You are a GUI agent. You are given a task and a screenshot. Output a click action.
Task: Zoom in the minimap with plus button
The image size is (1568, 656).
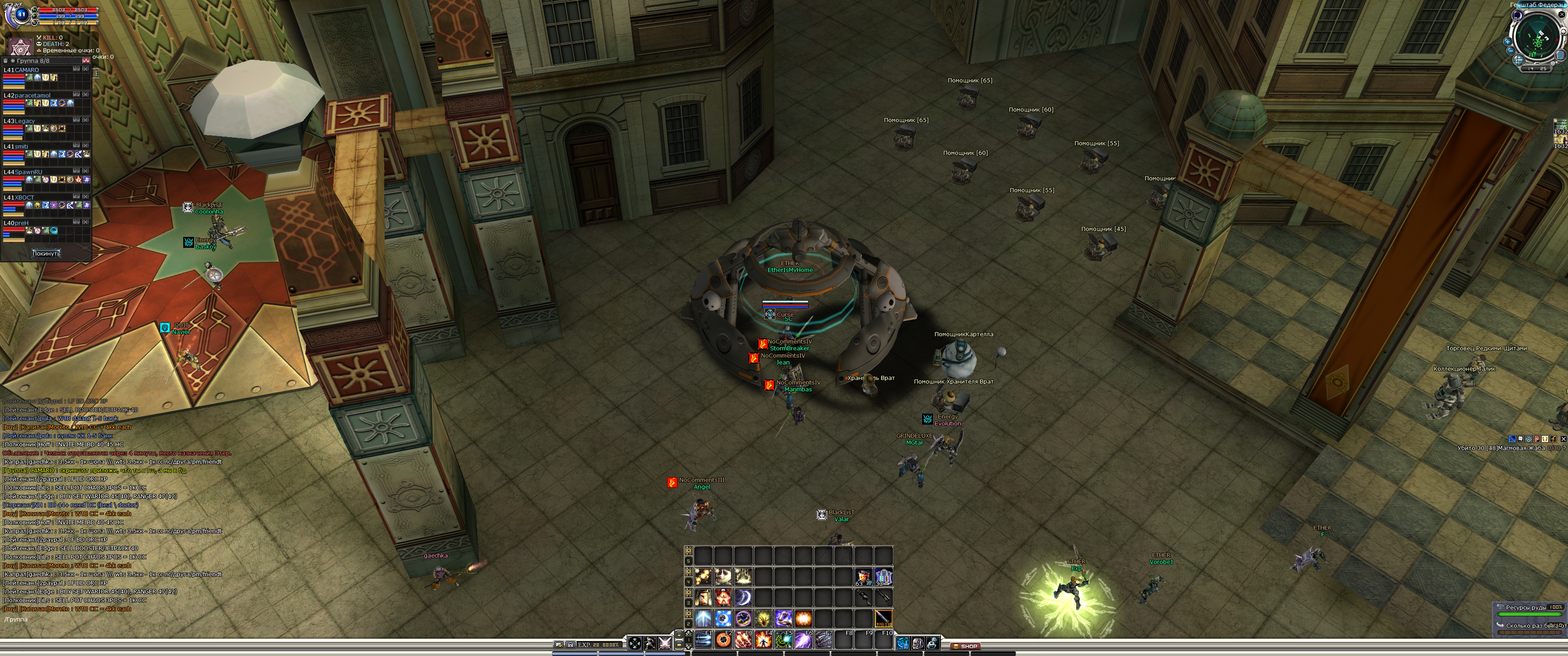(x=1507, y=42)
